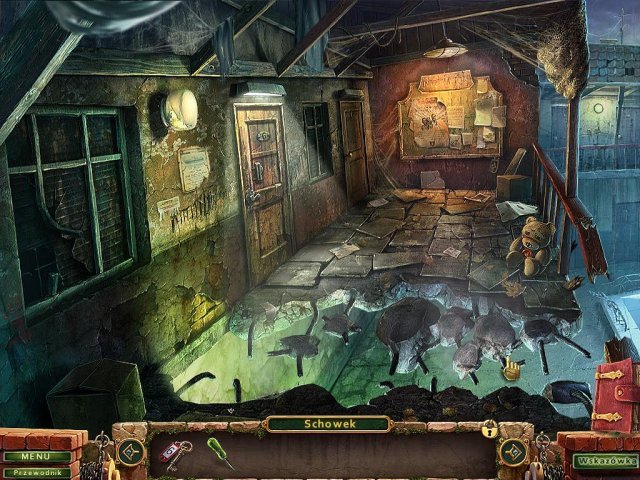Select the green screwdriver in inventory
640x480 pixels.
pos(219,454)
